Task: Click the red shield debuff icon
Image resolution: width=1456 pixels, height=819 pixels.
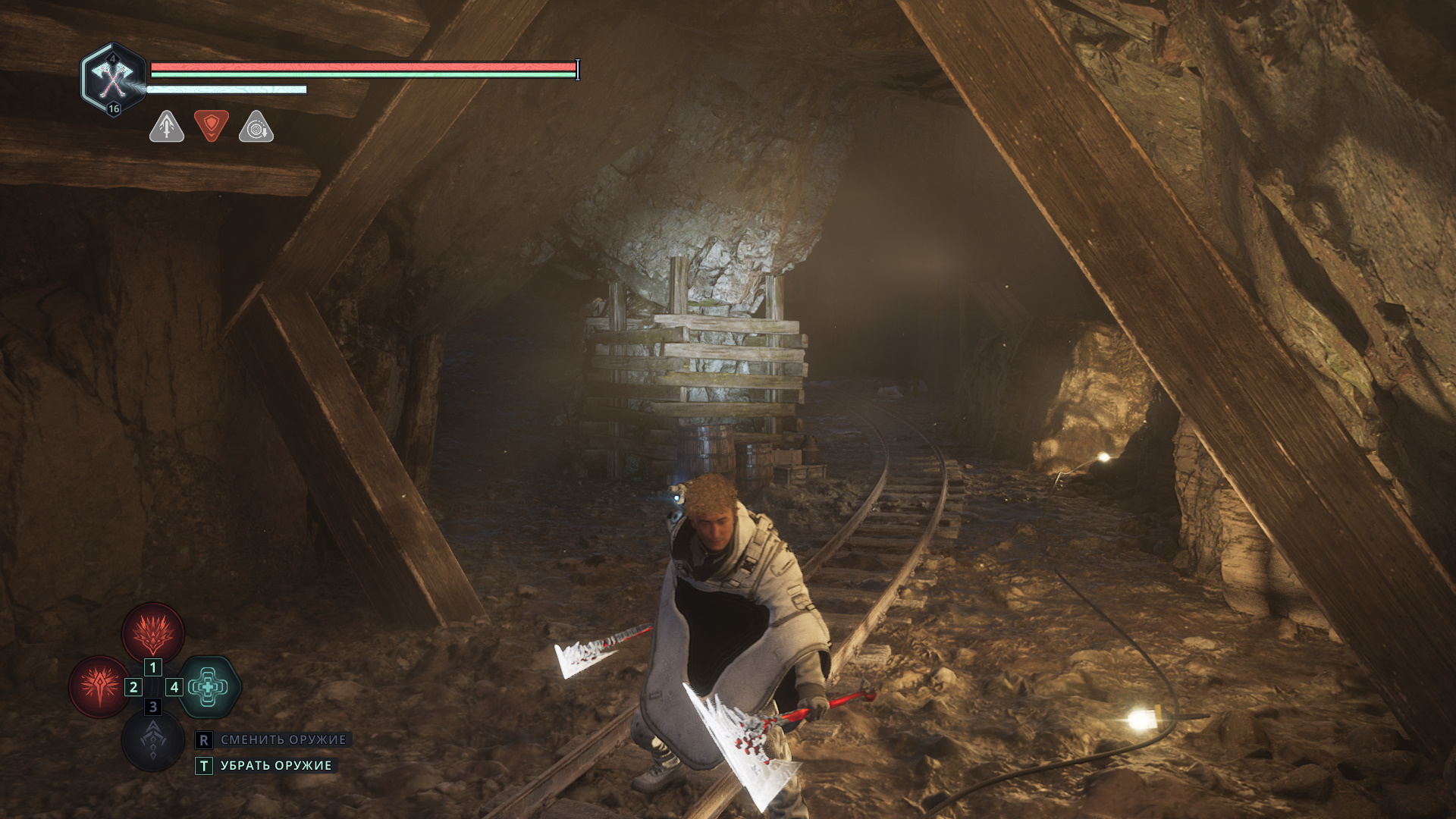Action: tap(212, 125)
